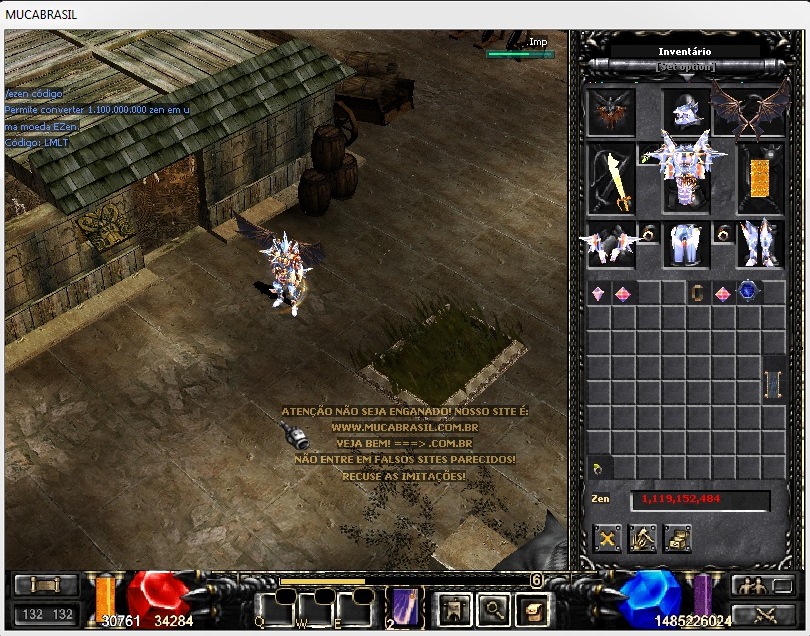Select the equipped helmet slot
The image size is (810, 636).
(685, 111)
